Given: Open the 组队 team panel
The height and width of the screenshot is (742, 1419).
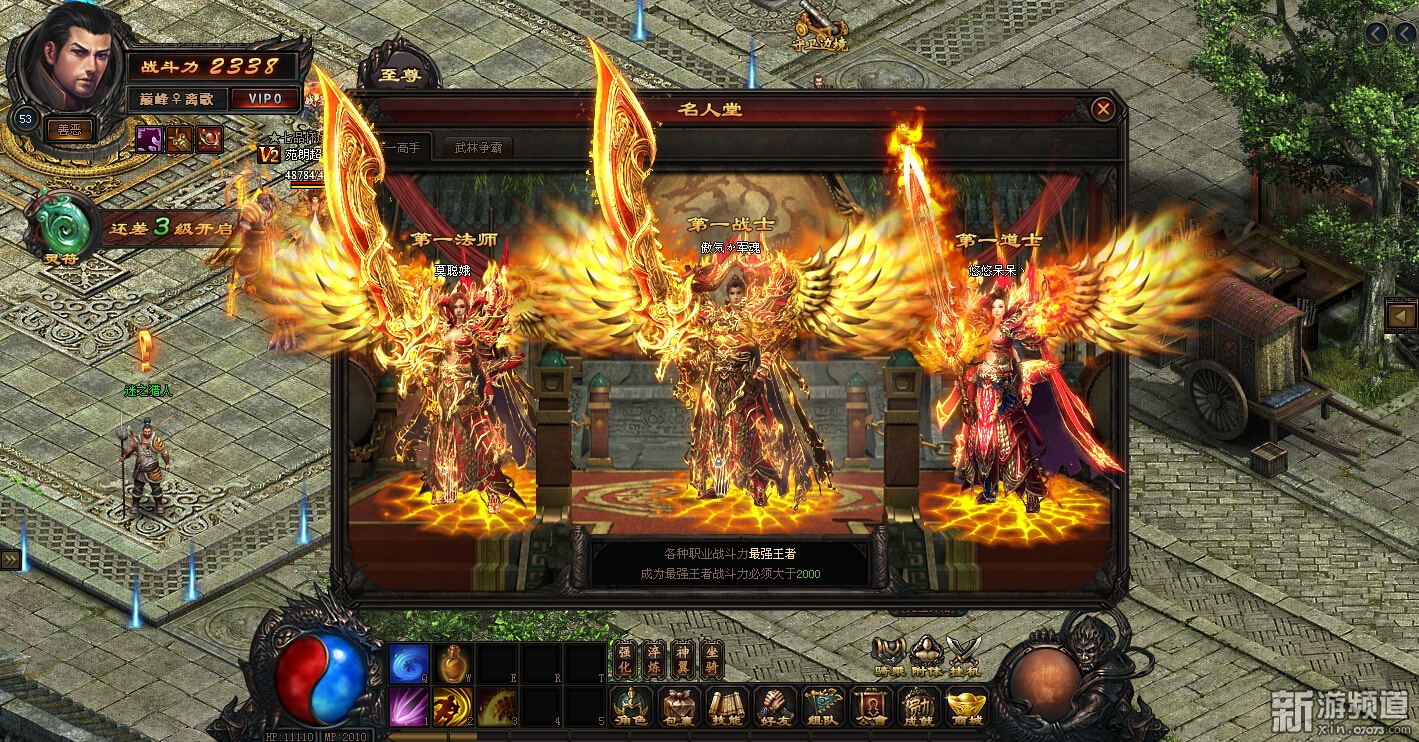Looking at the screenshot, I should pyautogui.click(x=822, y=706).
